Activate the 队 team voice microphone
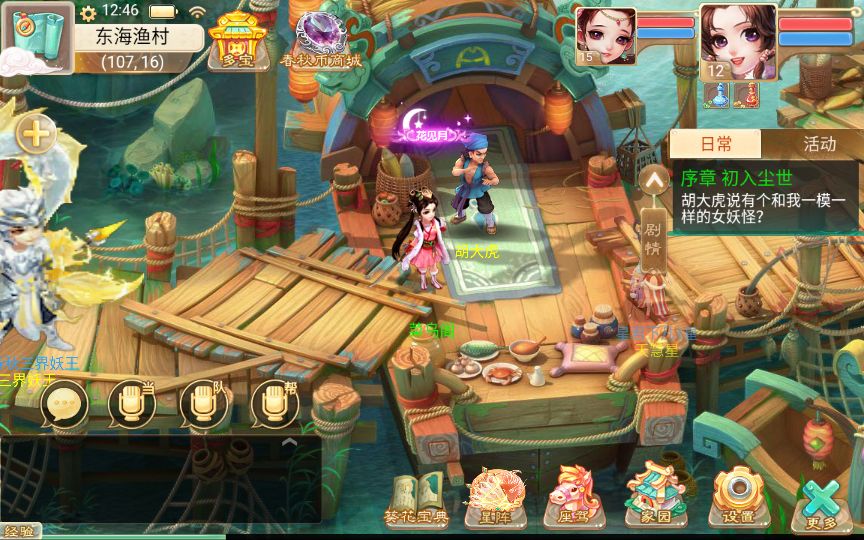This screenshot has width=864, height=540. pos(203,402)
